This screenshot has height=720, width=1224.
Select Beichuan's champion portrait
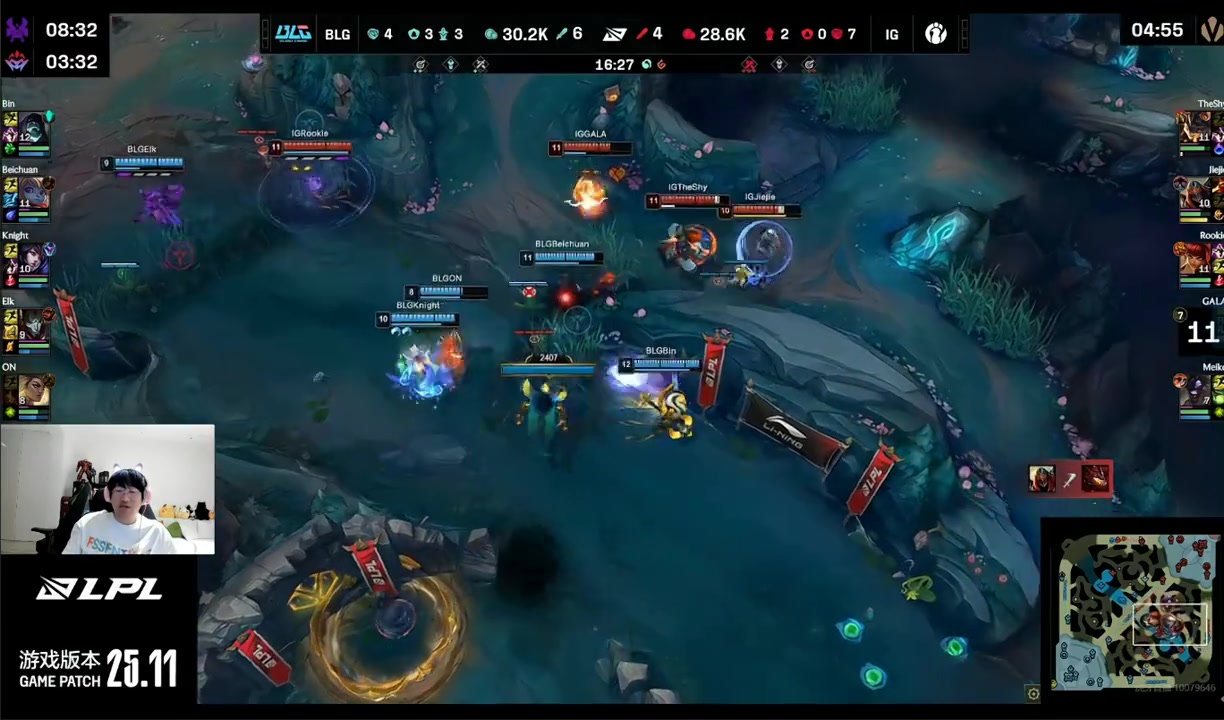(33, 194)
